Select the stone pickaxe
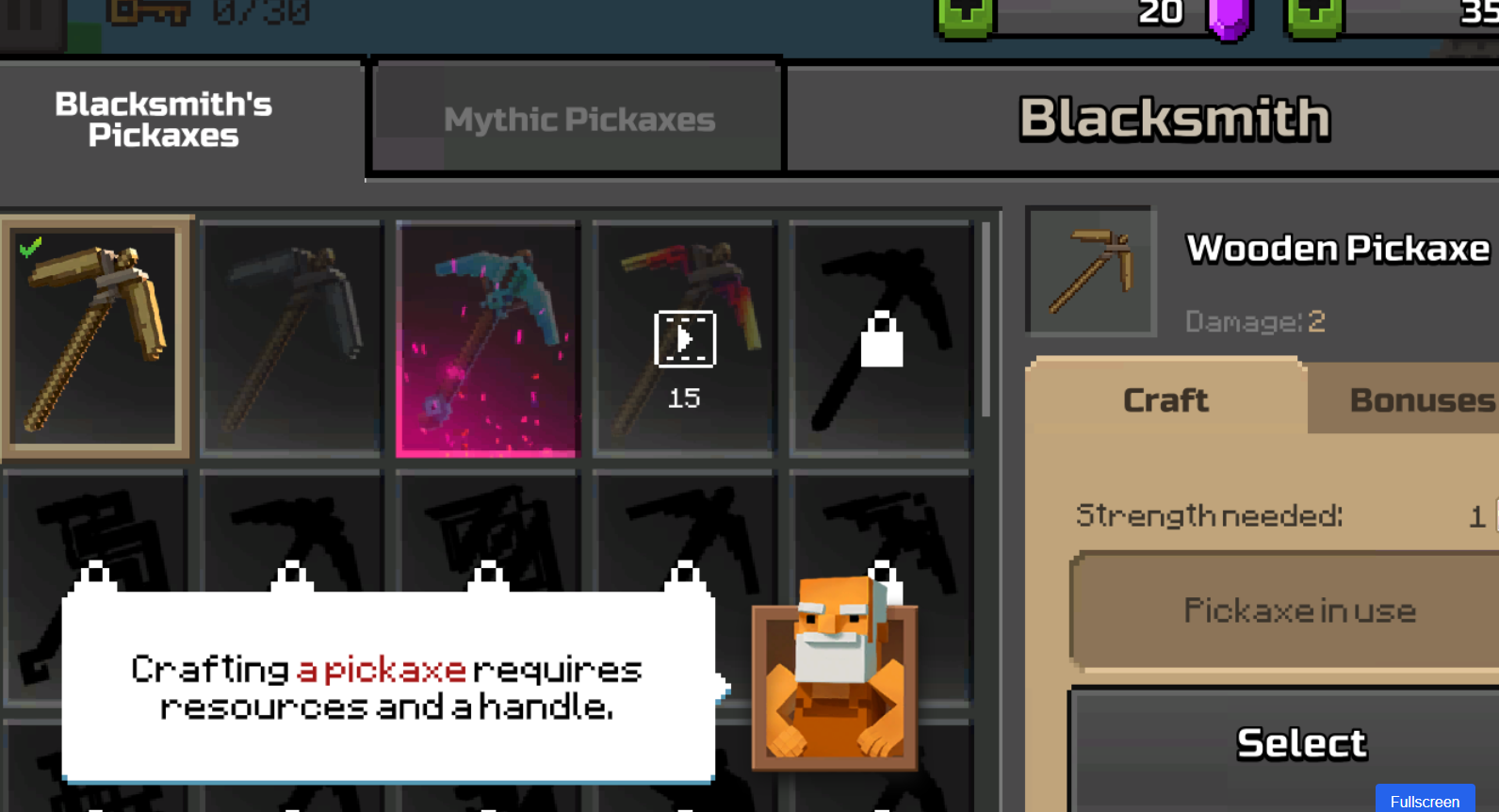This screenshot has width=1499, height=812. tap(291, 337)
